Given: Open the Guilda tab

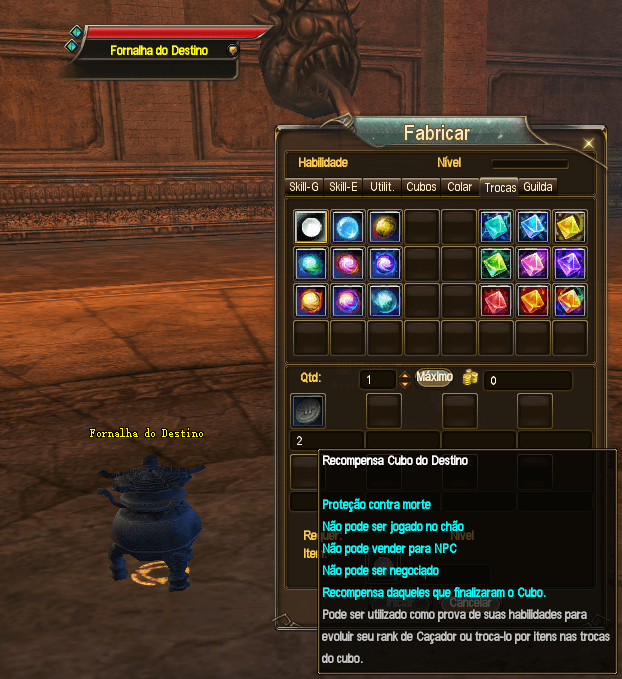Looking at the screenshot, I should (x=537, y=186).
